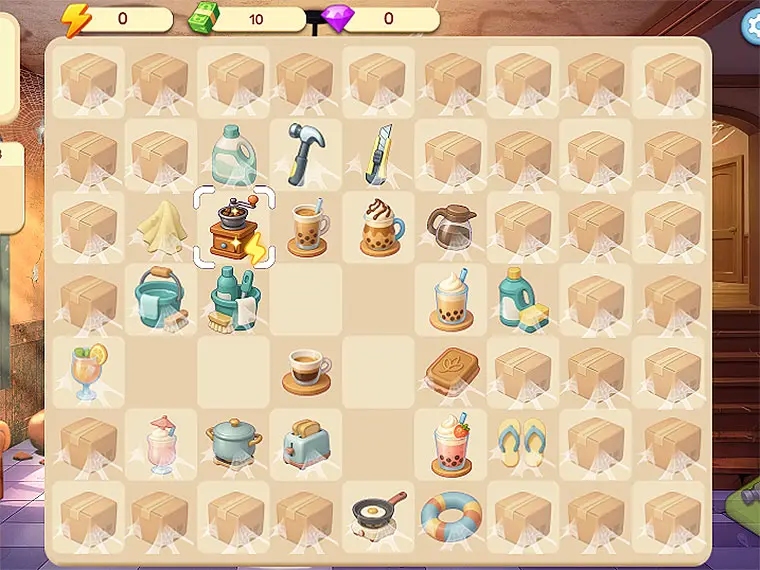Choose the glass coffee pot tile
Screen dimensions: 760x570
point(449,227)
